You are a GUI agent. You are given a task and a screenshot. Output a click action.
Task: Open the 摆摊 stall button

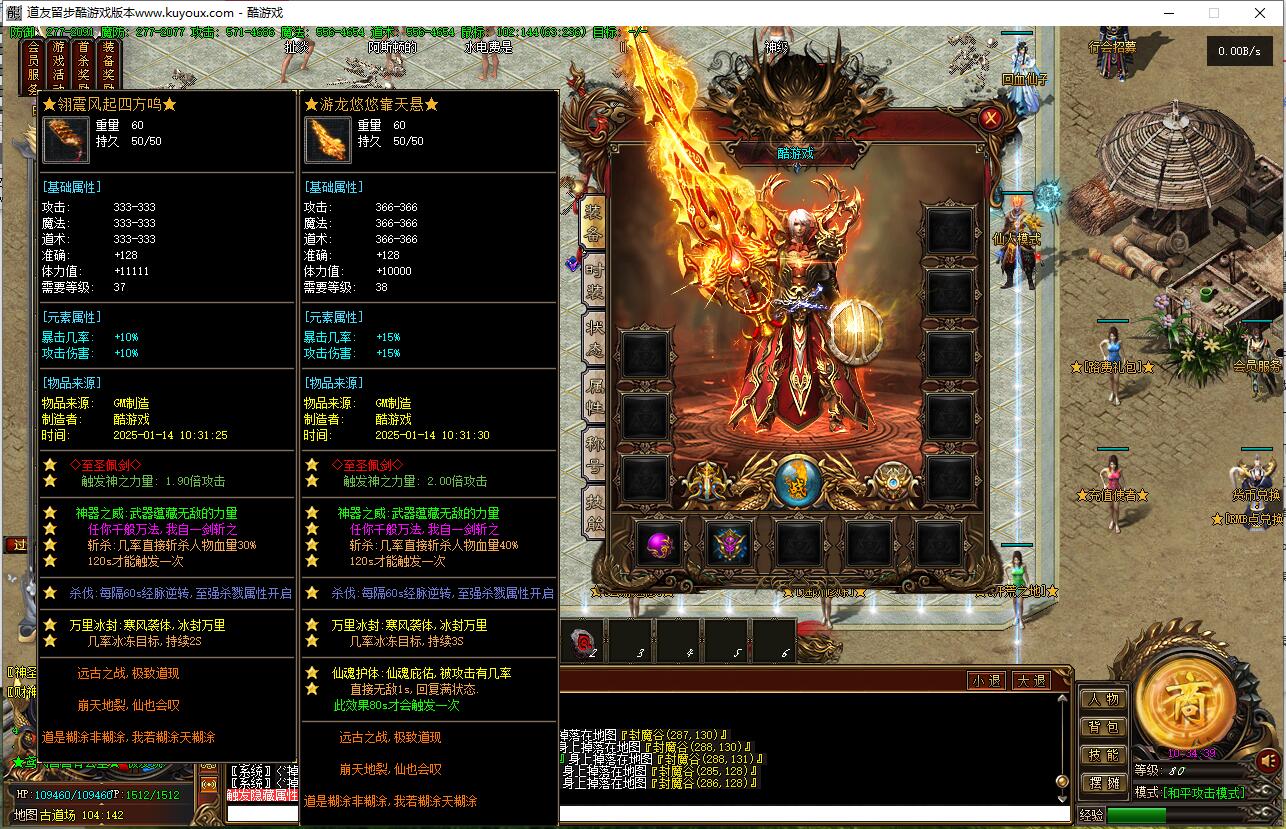point(1104,784)
